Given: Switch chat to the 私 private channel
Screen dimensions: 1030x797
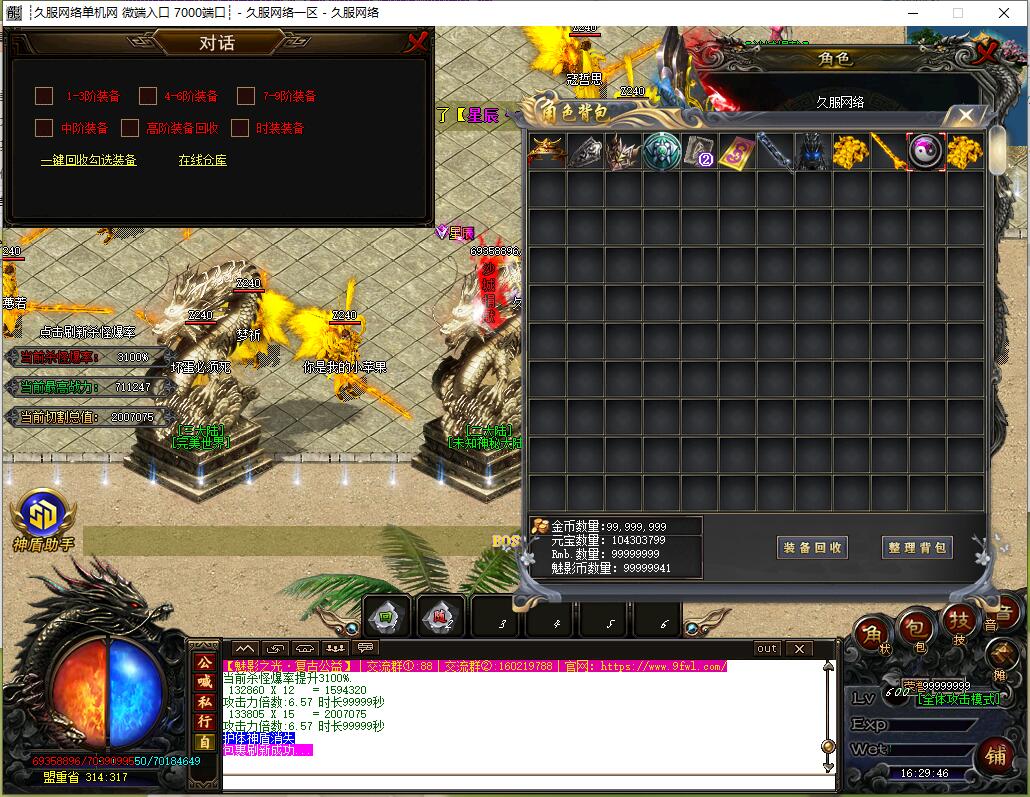Looking at the screenshot, I should click(204, 700).
